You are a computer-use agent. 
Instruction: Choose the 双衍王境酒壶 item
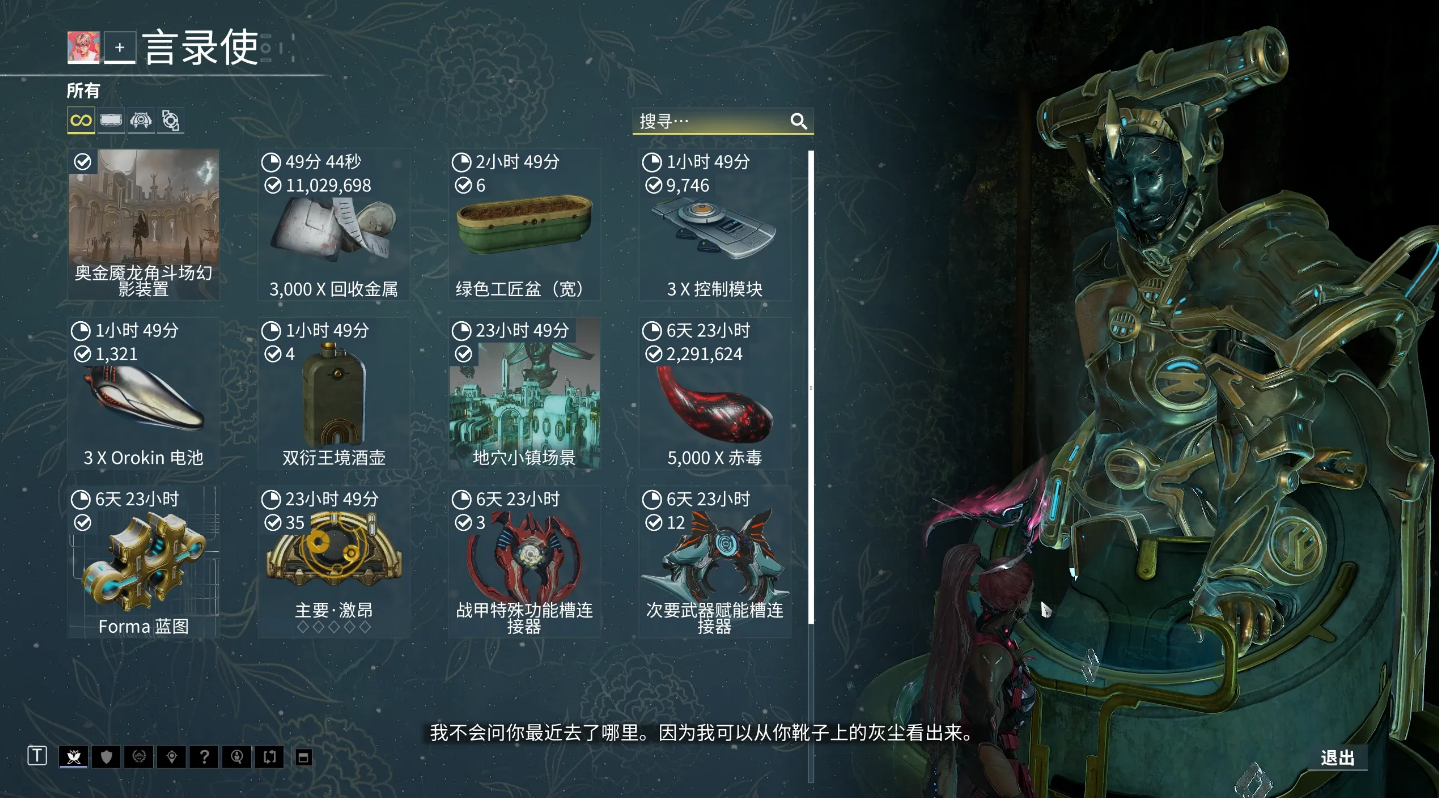click(333, 393)
